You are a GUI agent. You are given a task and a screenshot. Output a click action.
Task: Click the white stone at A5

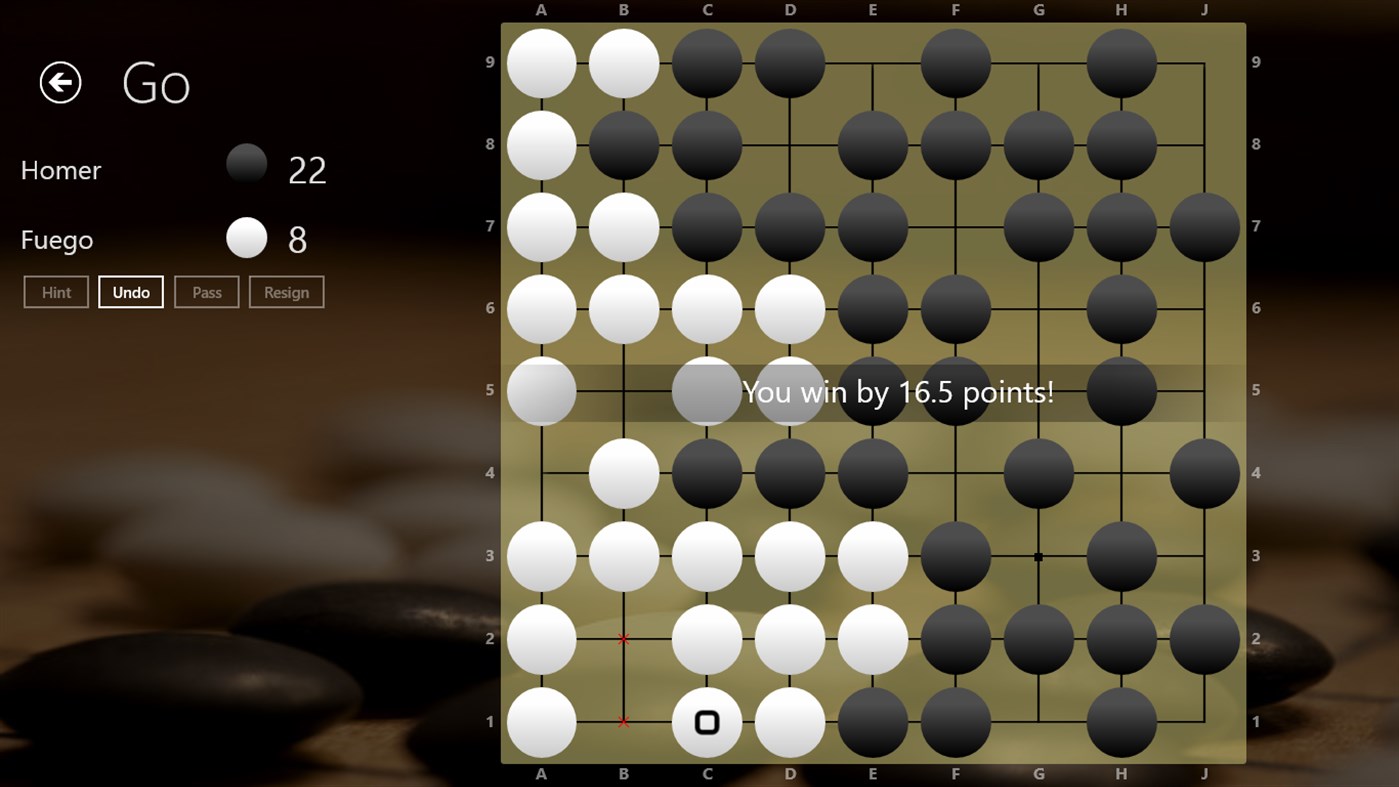tap(541, 391)
